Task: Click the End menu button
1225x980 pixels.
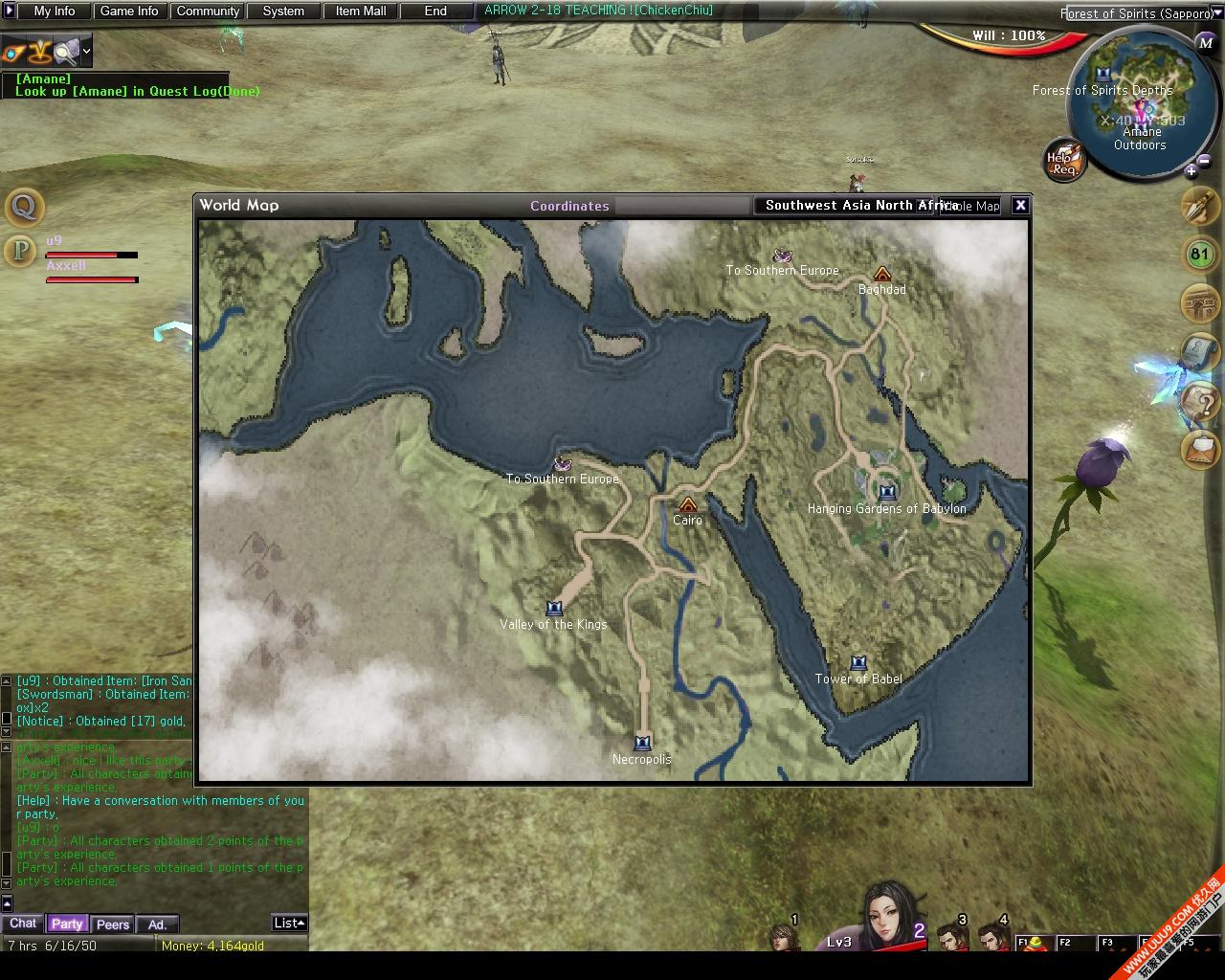Action: (435, 11)
